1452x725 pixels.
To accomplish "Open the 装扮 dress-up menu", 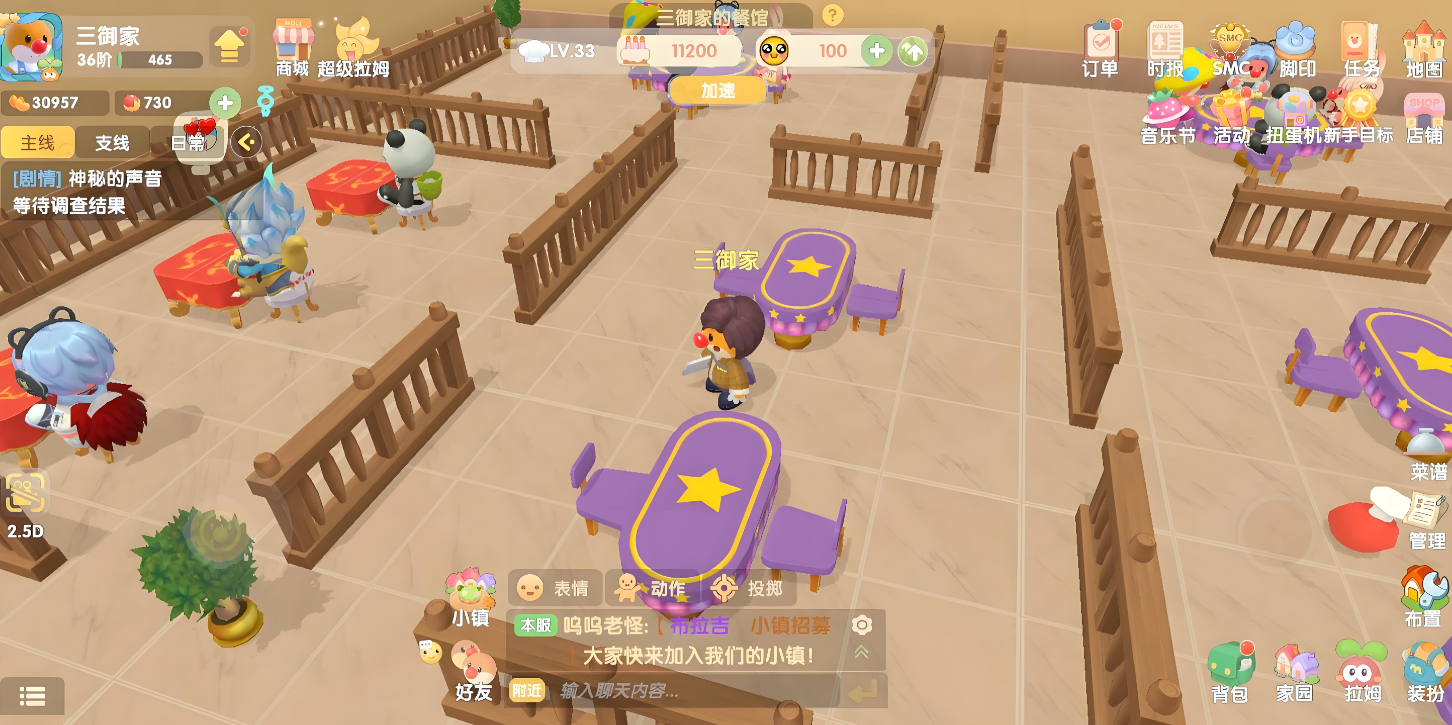I will (1425, 671).
